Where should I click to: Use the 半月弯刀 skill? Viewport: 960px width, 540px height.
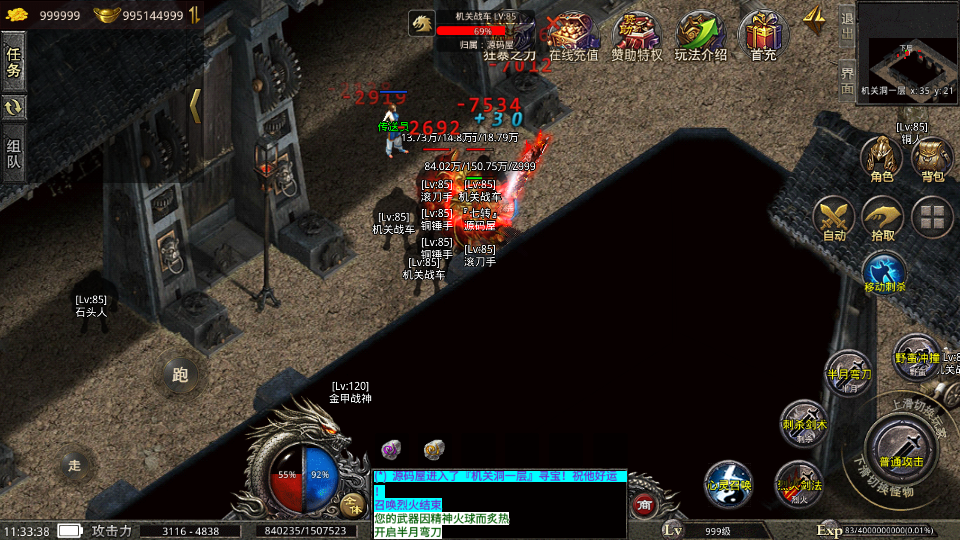848,371
